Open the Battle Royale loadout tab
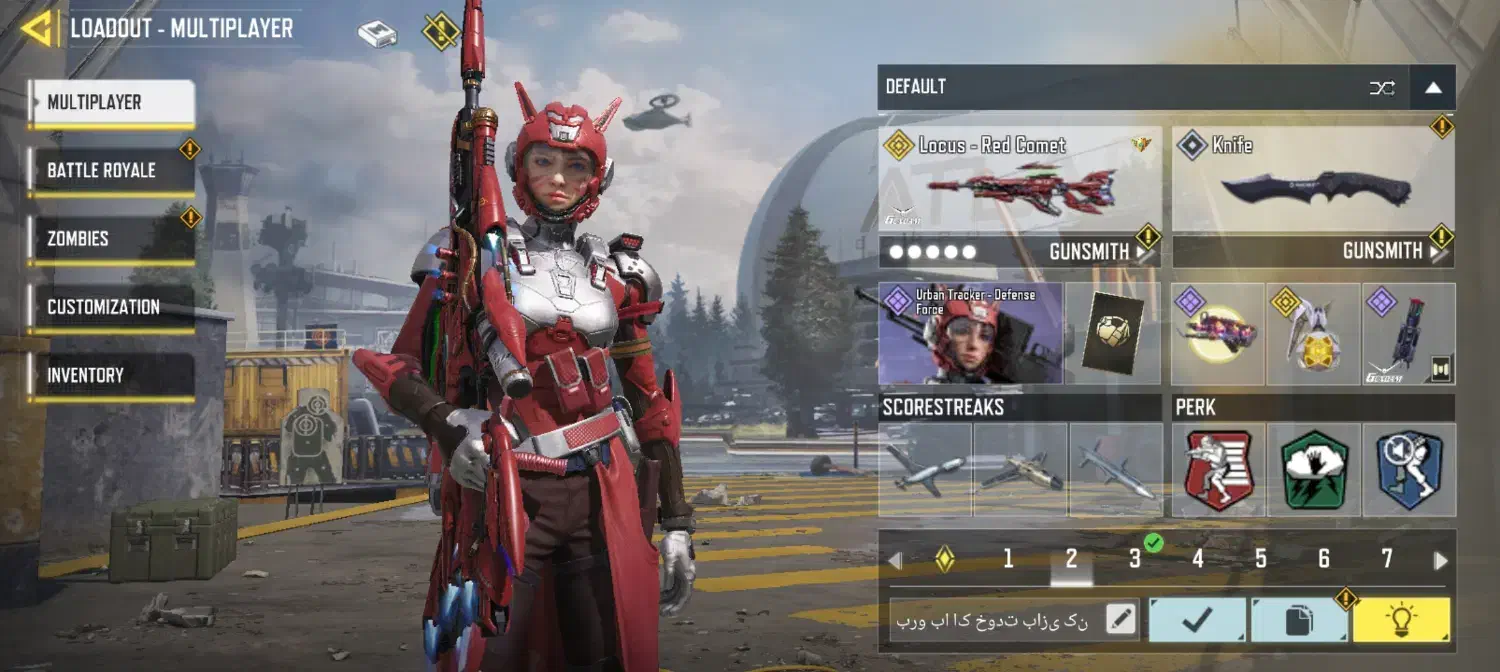The width and height of the screenshot is (1500, 672). coord(111,171)
